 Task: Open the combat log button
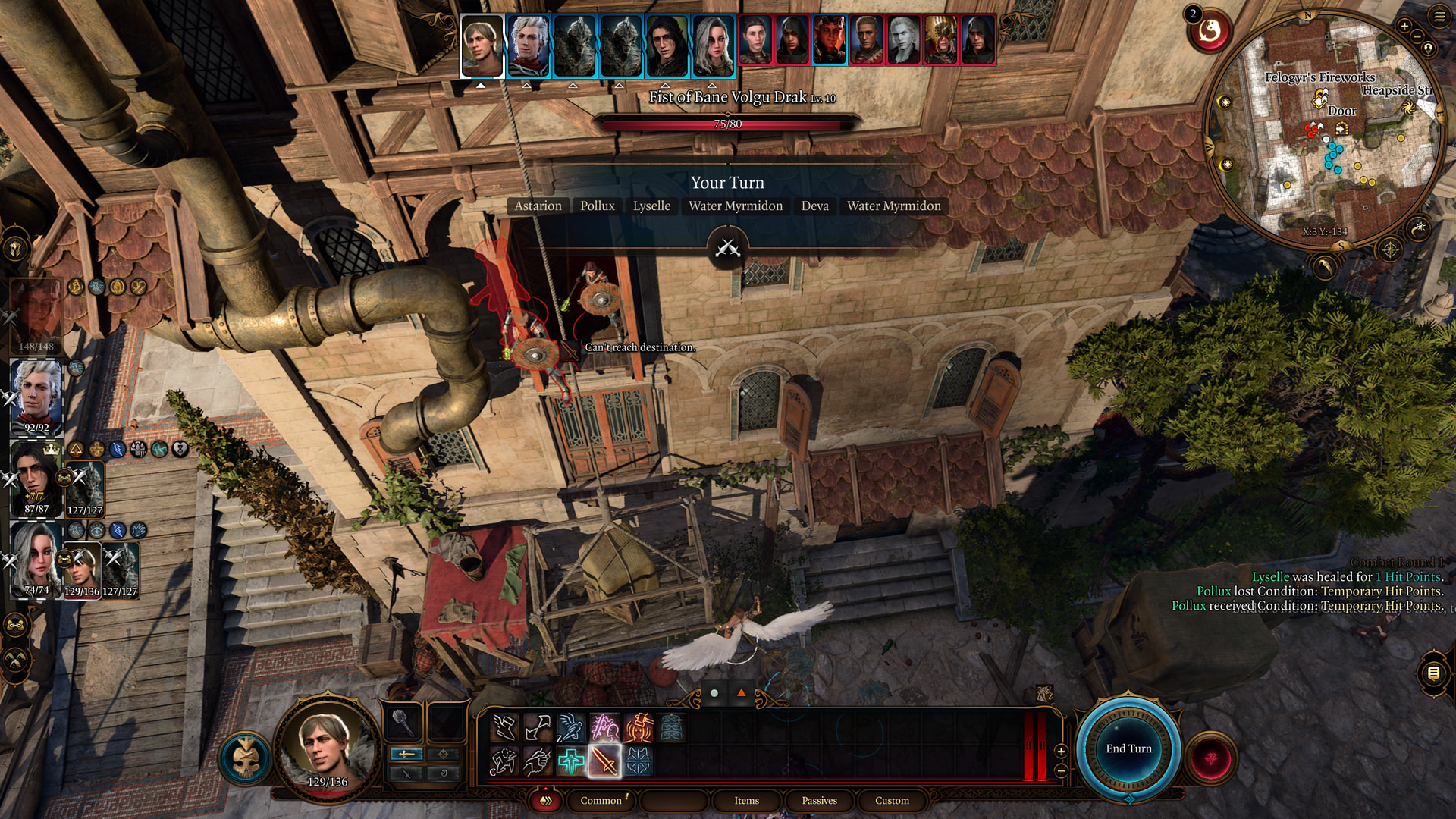pyautogui.click(x=1433, y=673)
